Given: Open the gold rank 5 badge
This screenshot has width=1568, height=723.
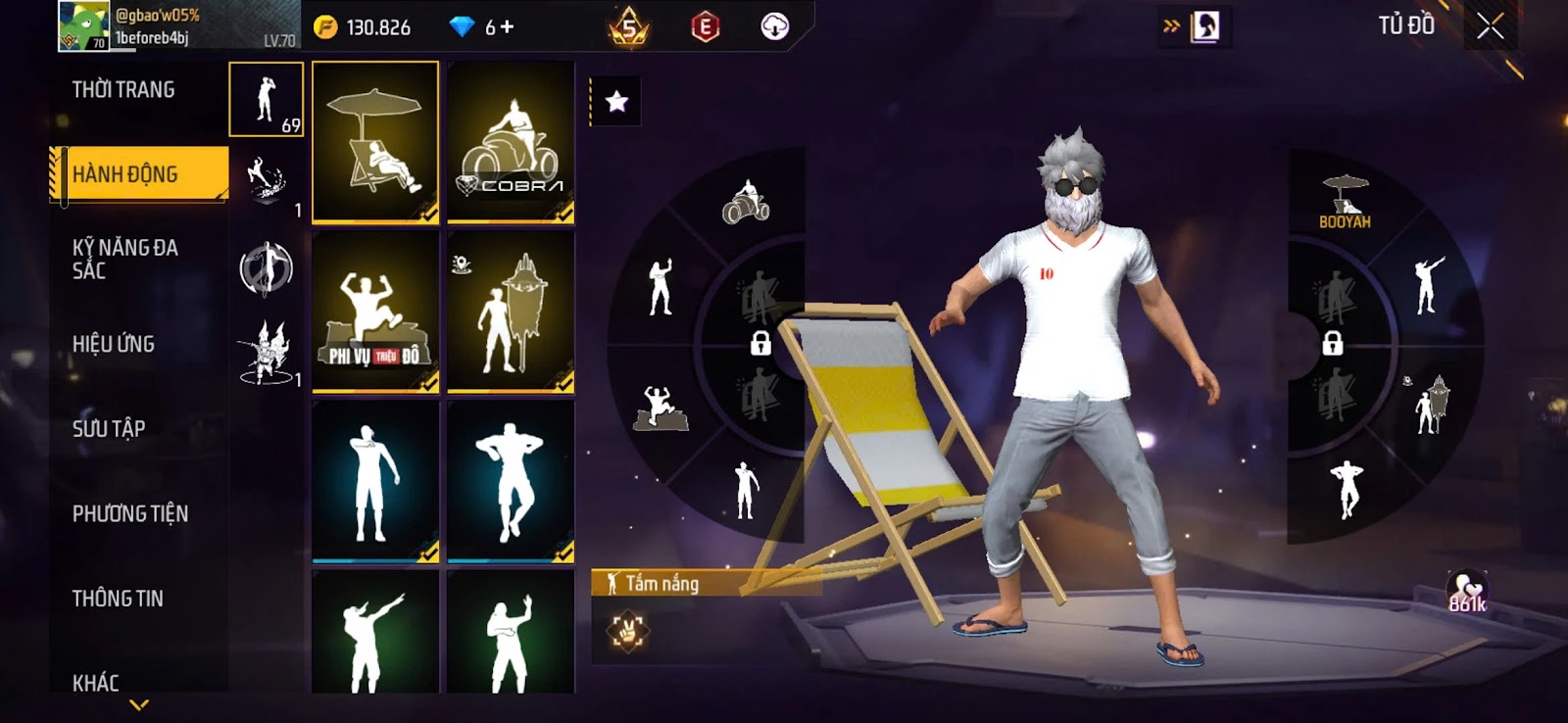Looking at the screenshot, I should (x=629, y=27).
